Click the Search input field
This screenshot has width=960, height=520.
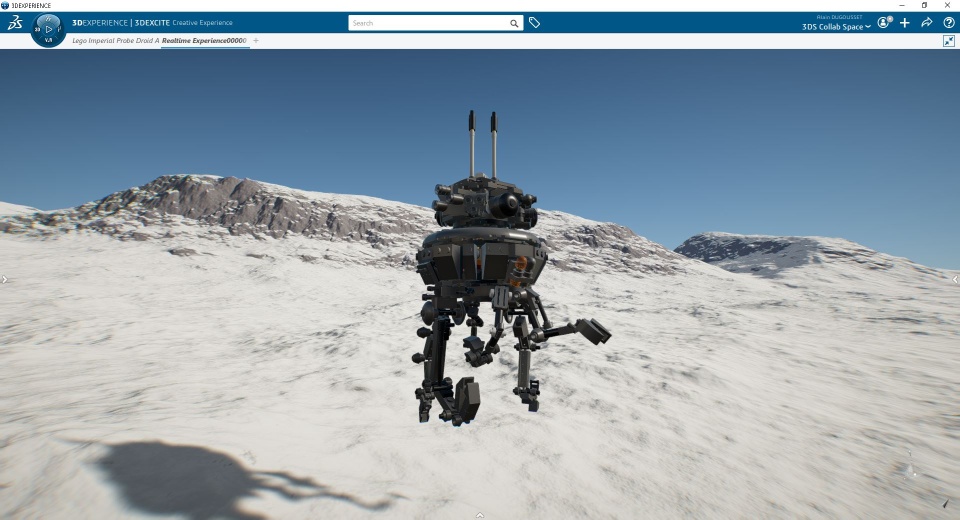point(428,23)
